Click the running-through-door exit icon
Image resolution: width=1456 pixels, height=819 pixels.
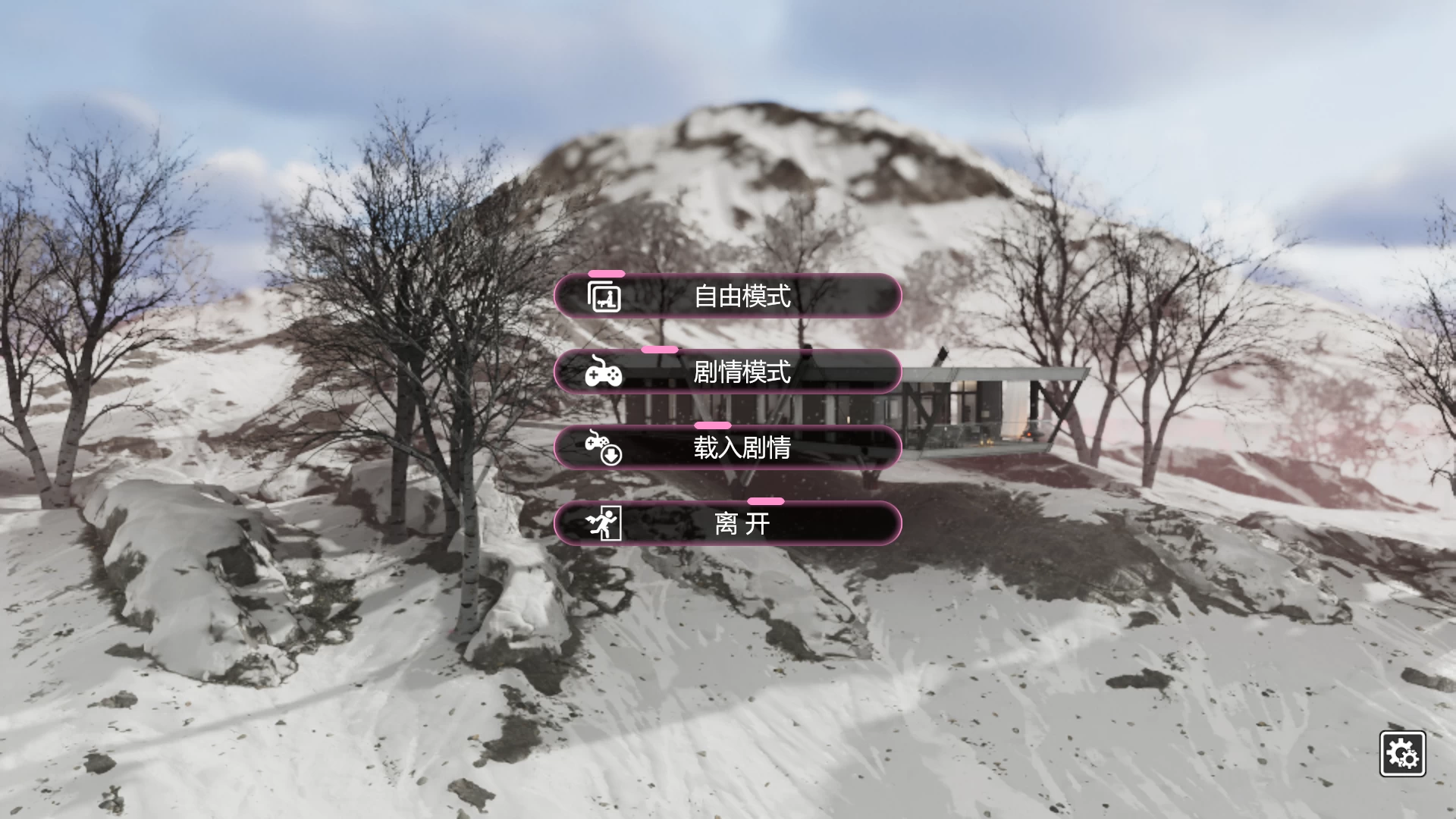[x=603, y=522]
